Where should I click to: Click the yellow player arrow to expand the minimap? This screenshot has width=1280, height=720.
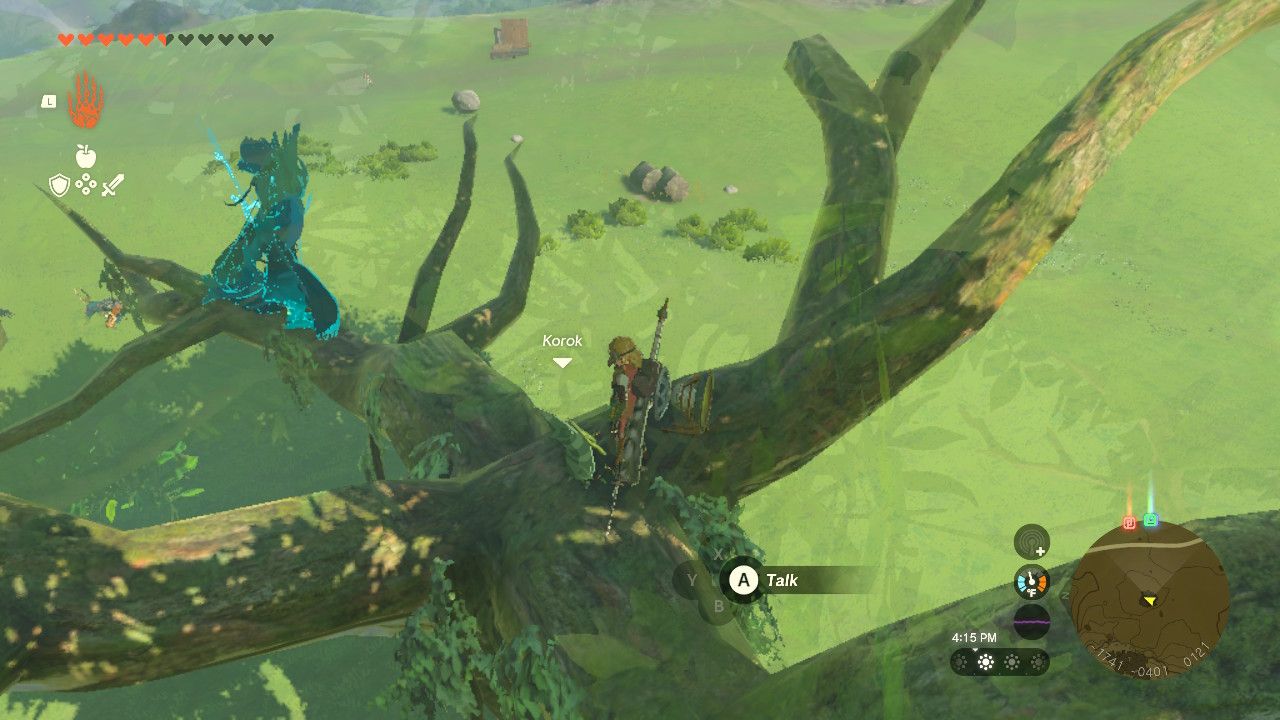1150,601
